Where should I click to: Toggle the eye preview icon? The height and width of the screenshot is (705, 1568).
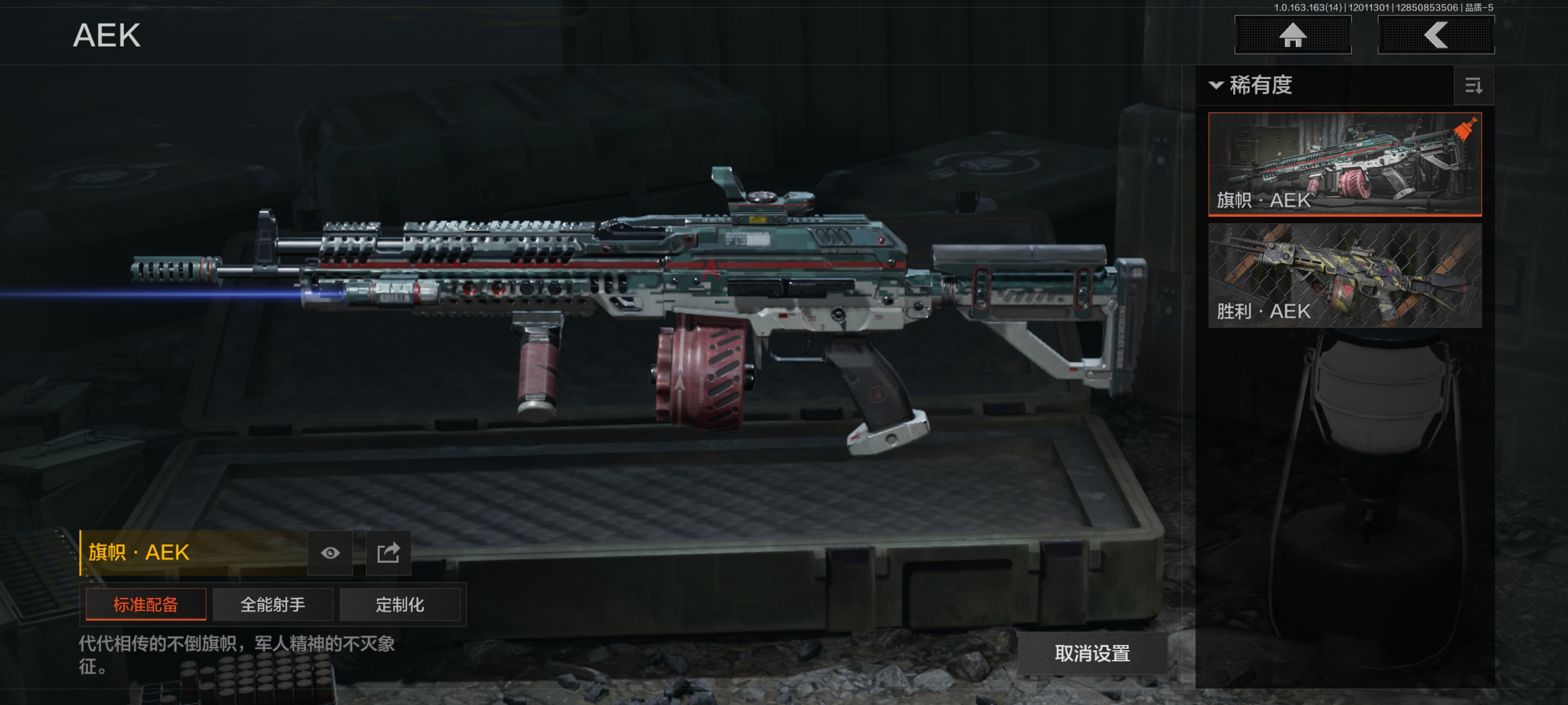330,553
